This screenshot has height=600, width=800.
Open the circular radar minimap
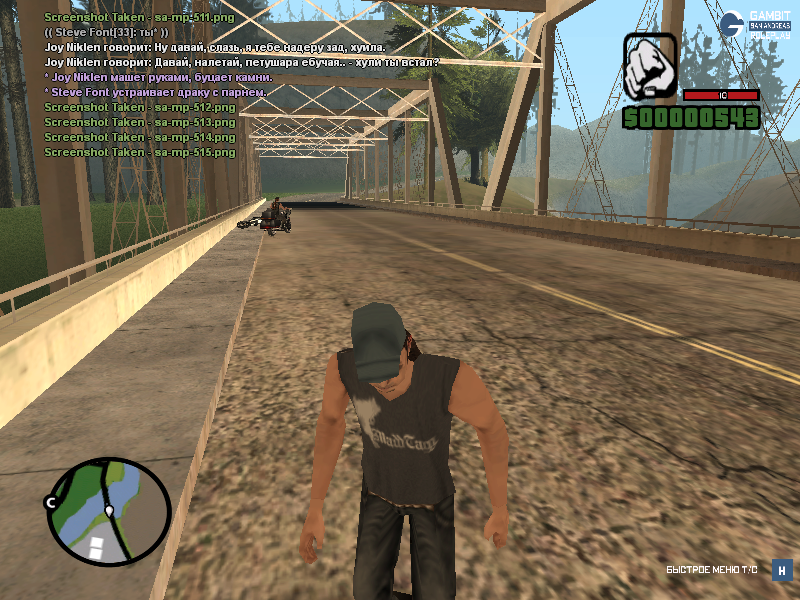point(108,511)
